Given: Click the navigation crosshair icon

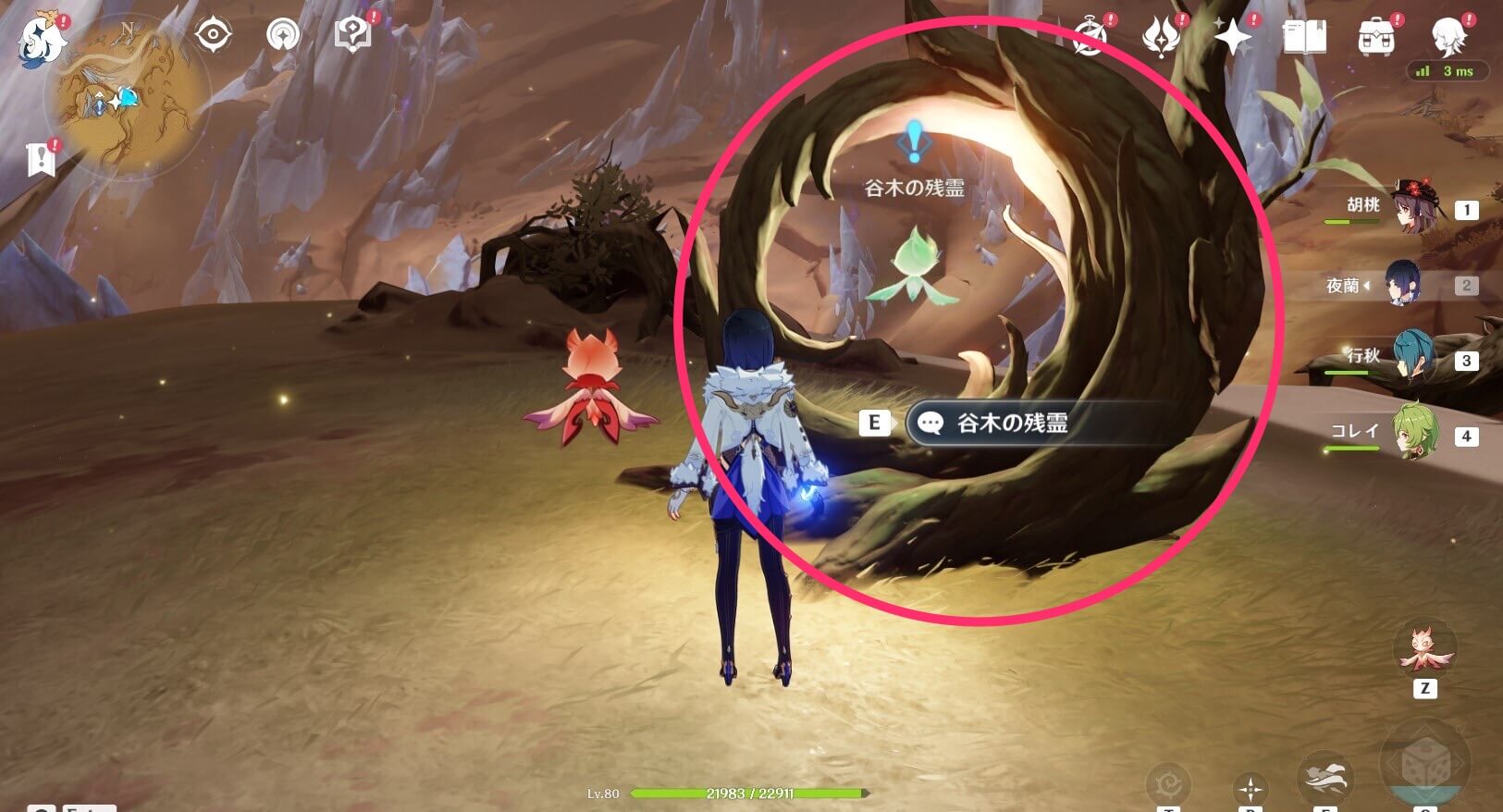Looking at the screenshot, I should pyautogui.click(x=1253, y=788).
